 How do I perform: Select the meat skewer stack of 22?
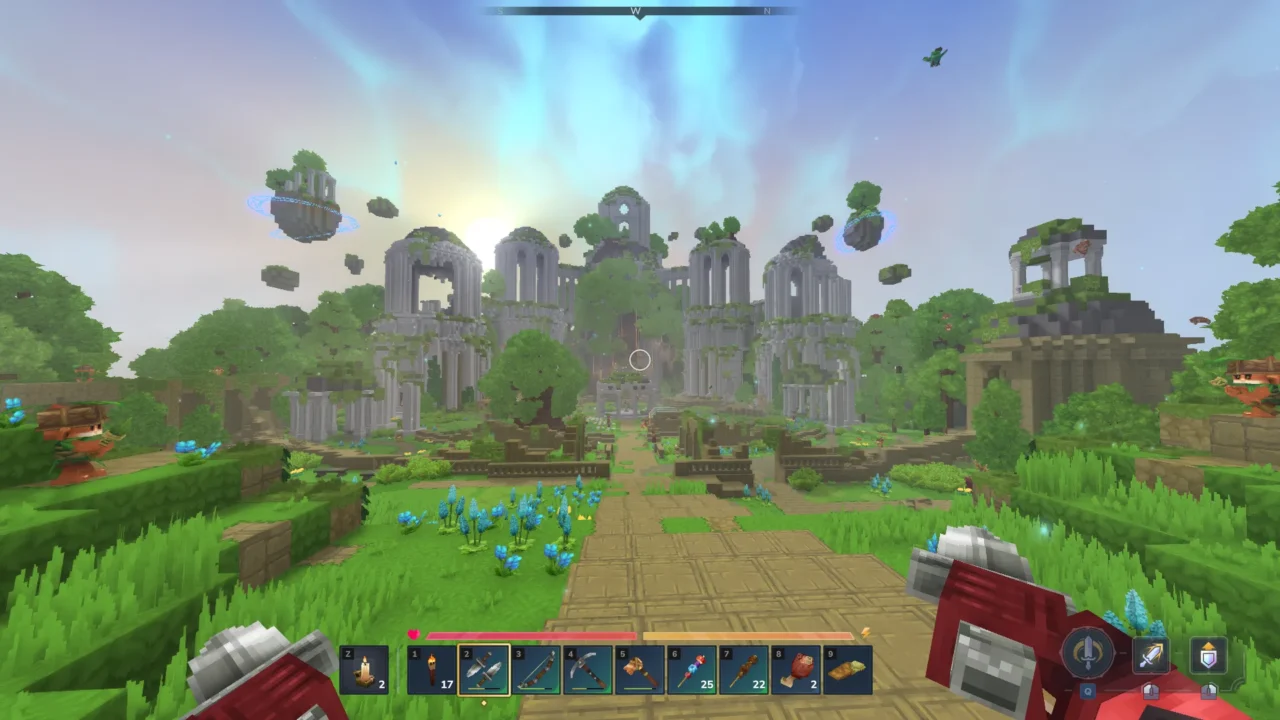tap(744, 669)
